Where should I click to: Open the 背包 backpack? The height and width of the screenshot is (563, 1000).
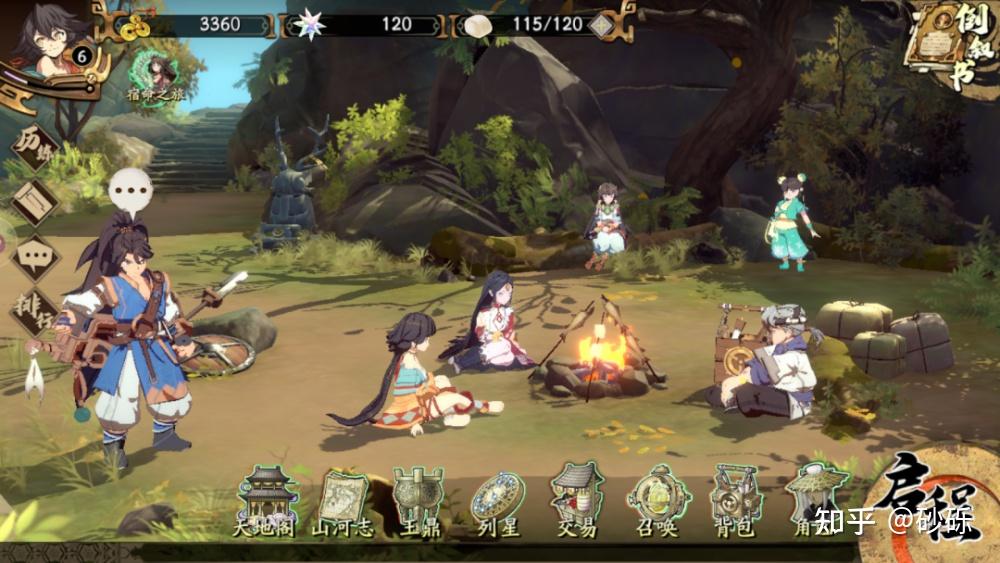tap(736, 498)
